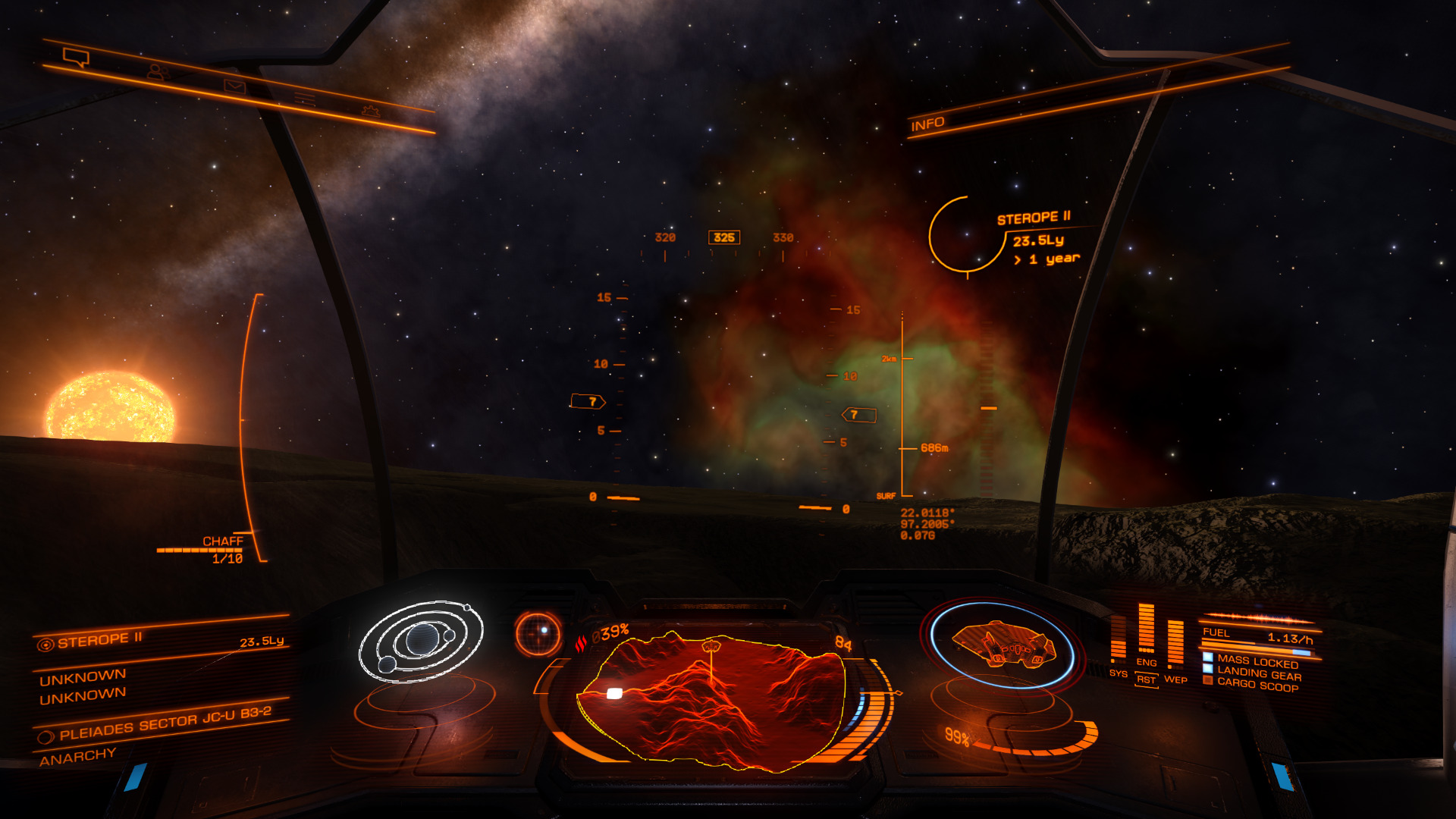Expand the INFO panel
Screen dimensions: 1456x819
[927, 124]
